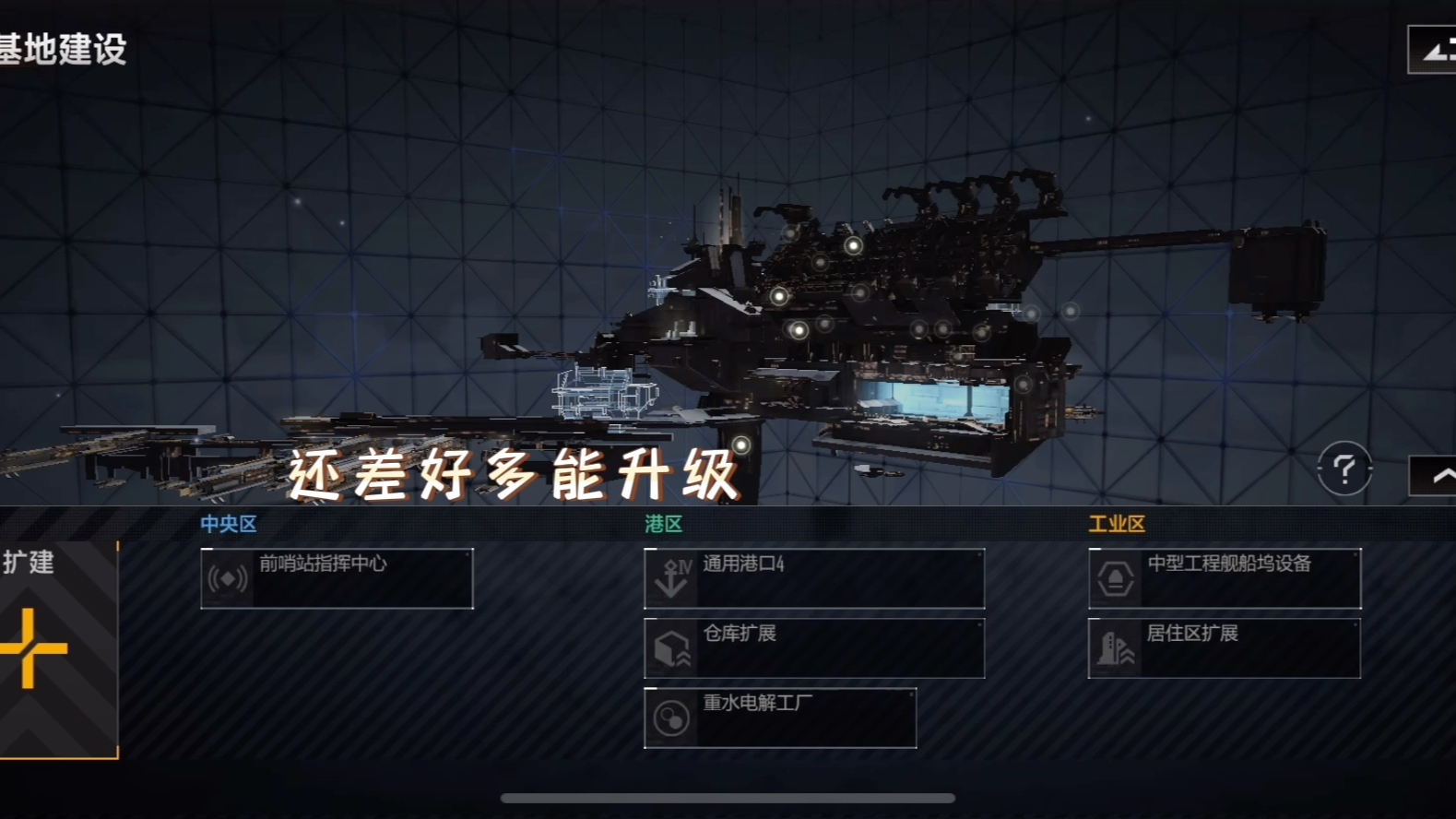Image resolution: width=1456 pixels, height=819 pixels.
Task: Click the 重水电解工厂 electrolysis icon
Action: pos(670,717)
